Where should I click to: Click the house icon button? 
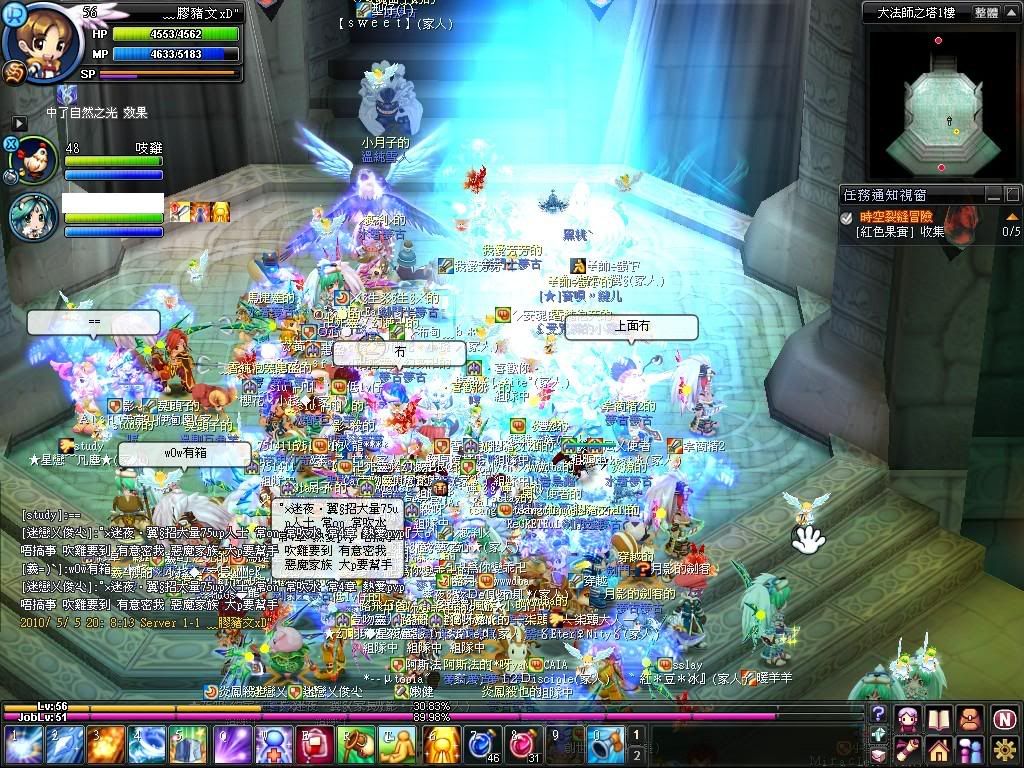tap(939, 748)
